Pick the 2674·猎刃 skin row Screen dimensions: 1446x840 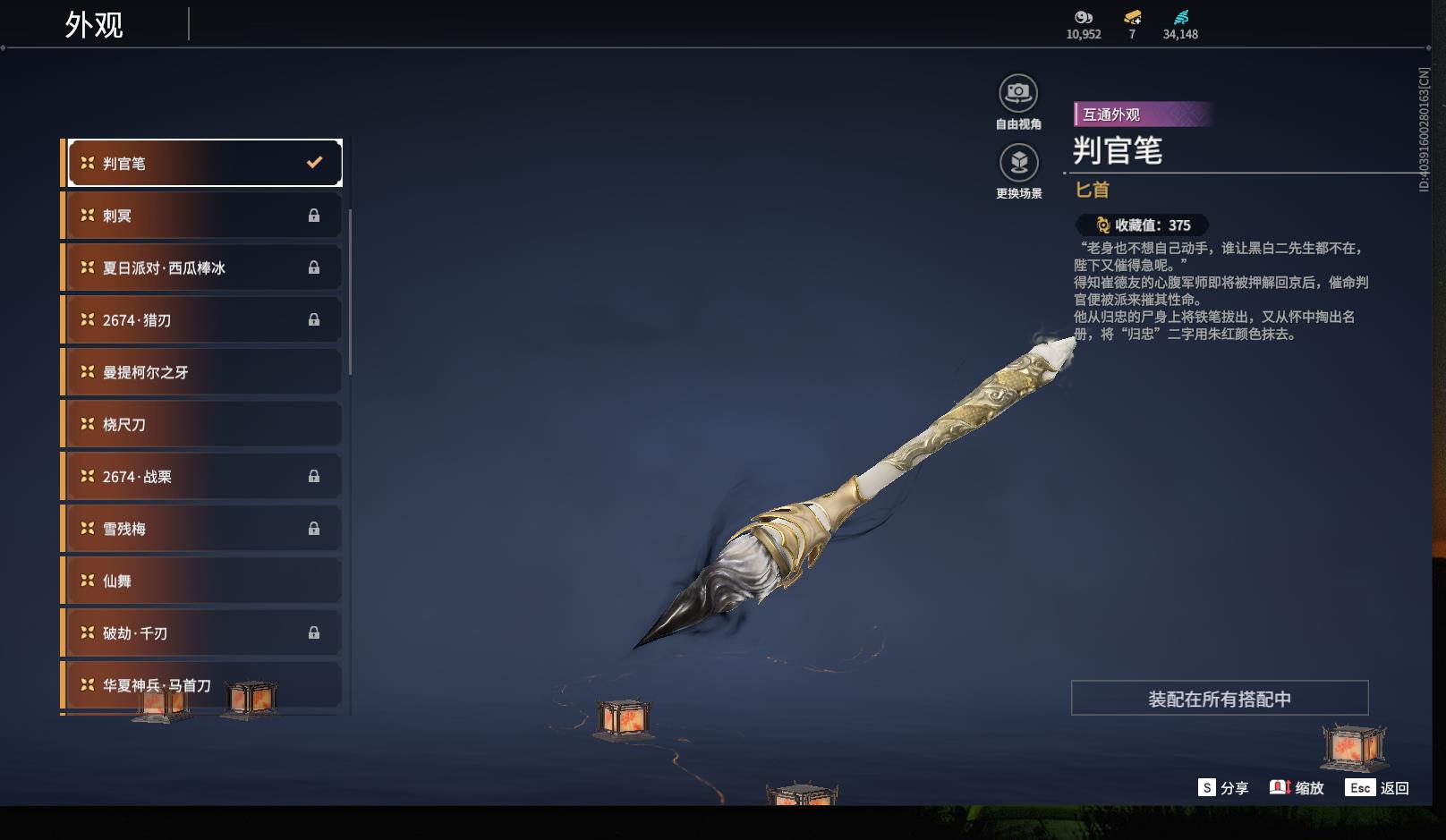pos(204,320)
